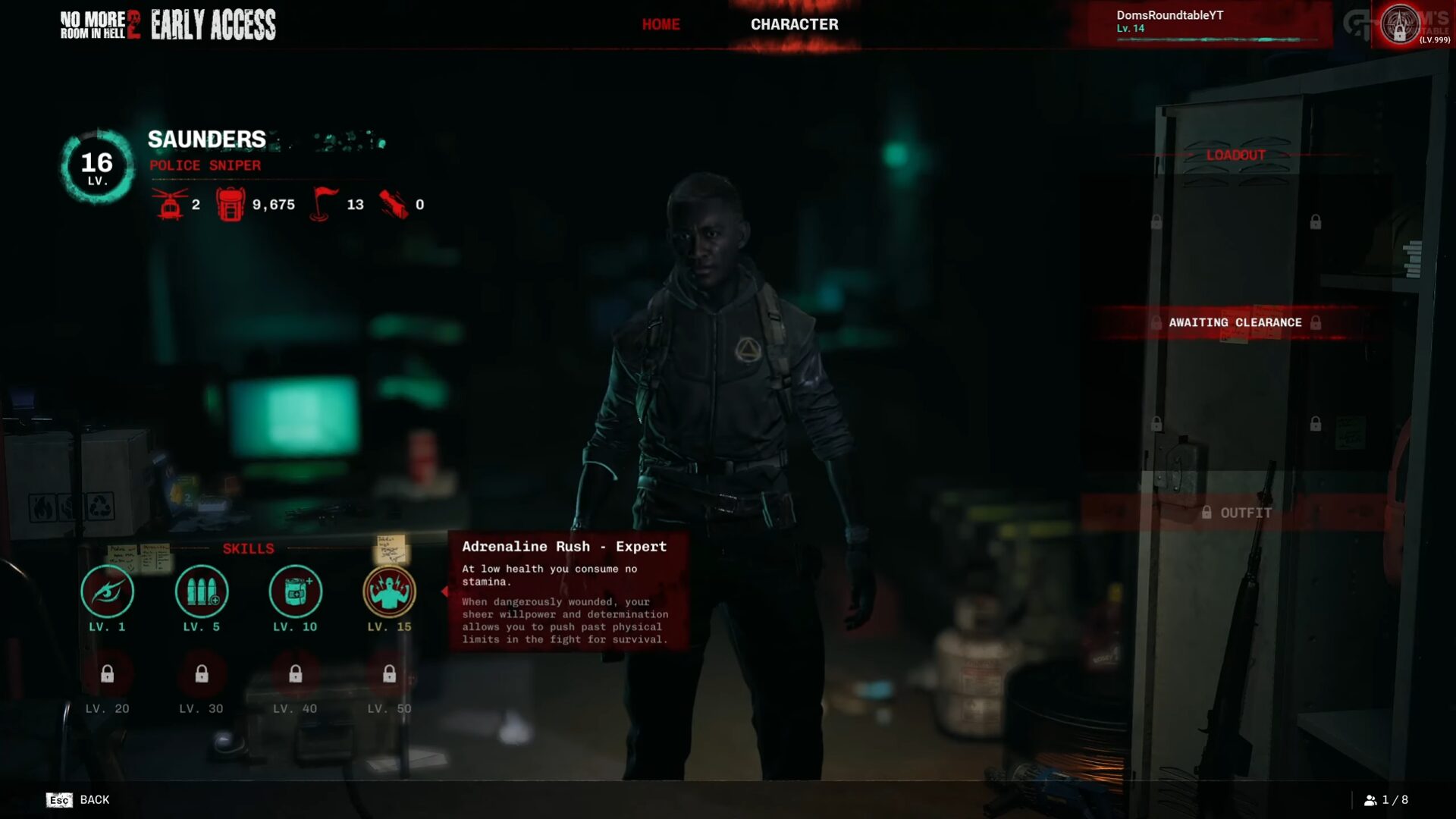Select the locked LV. 20 skill slot
Image resolution: width=1456 pixels, height=819 pixels.
107,674
